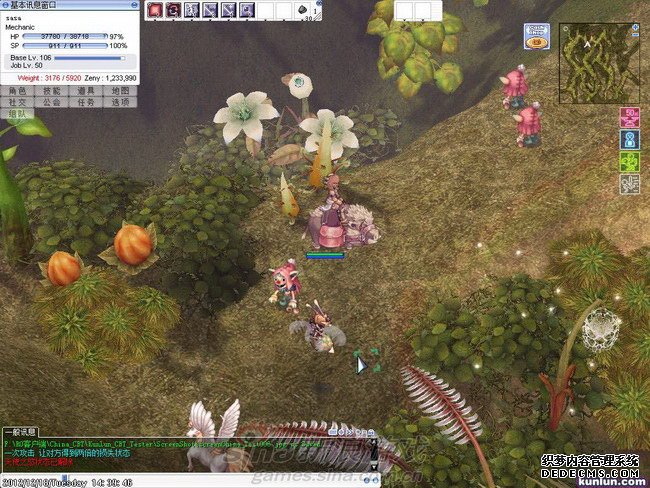Image resolution: width=650 pixels, height=488 pixels.
Task: Open the 公会 guild menu
Action: (x=52, y=102)
